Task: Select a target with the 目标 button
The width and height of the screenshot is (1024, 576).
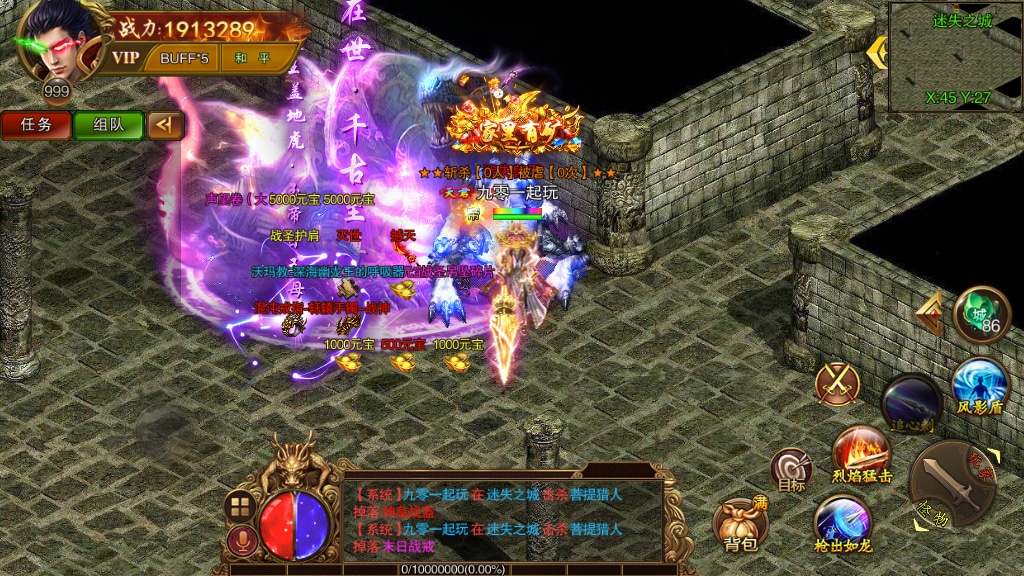Action: (x=791, y=470)
